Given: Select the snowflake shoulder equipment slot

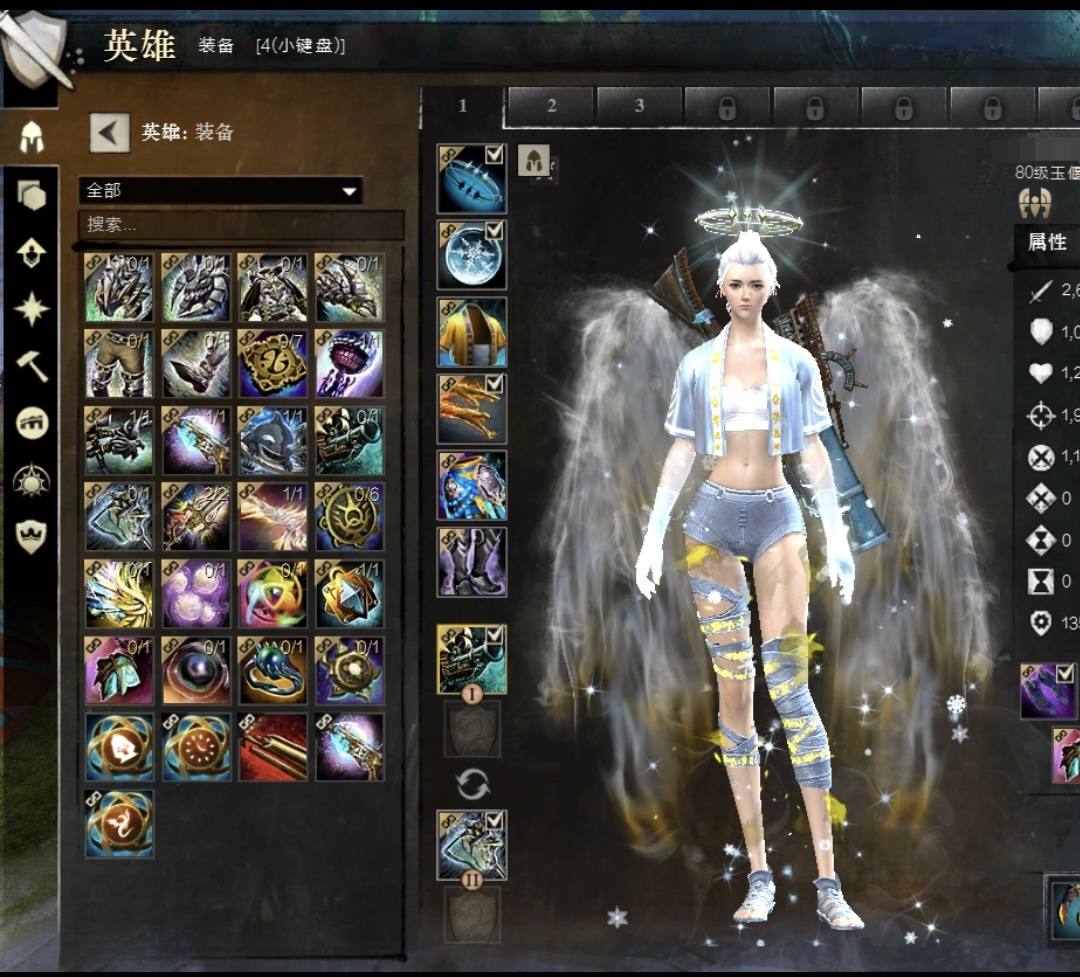Looking at the screenshot, I should click(471, 255).
